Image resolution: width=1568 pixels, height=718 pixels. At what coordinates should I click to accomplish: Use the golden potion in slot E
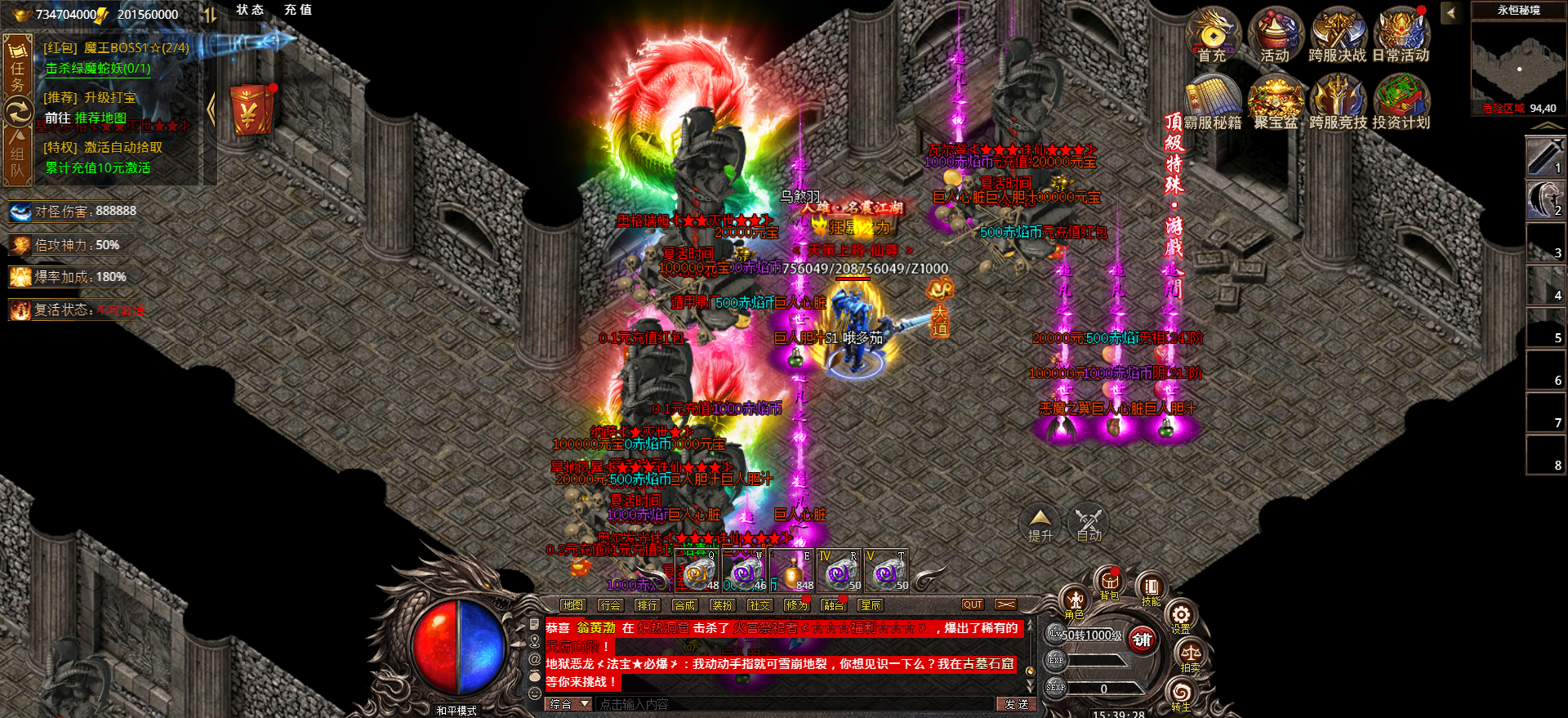791,571
